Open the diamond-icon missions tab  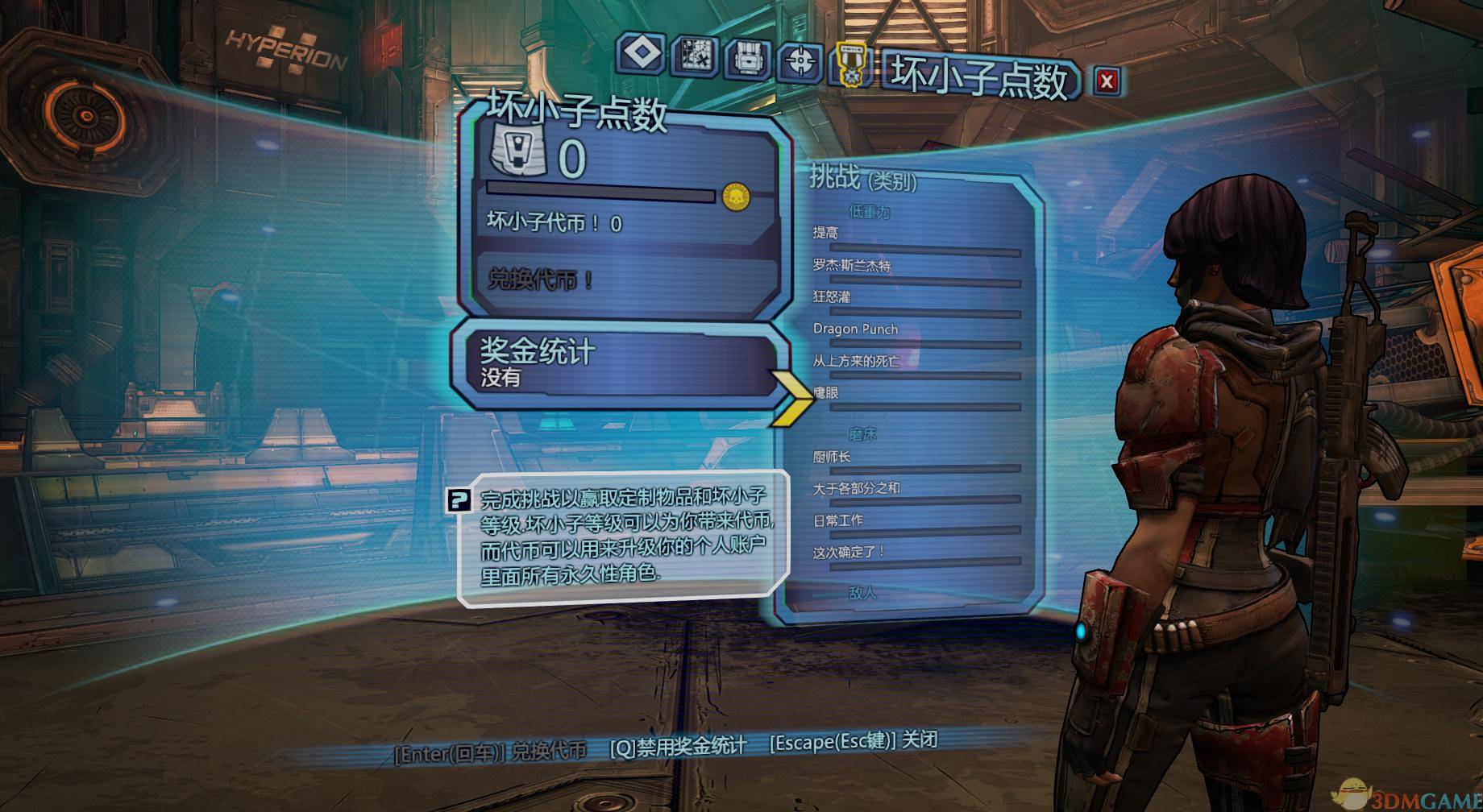pyautogui.click(x=642, y=54)
